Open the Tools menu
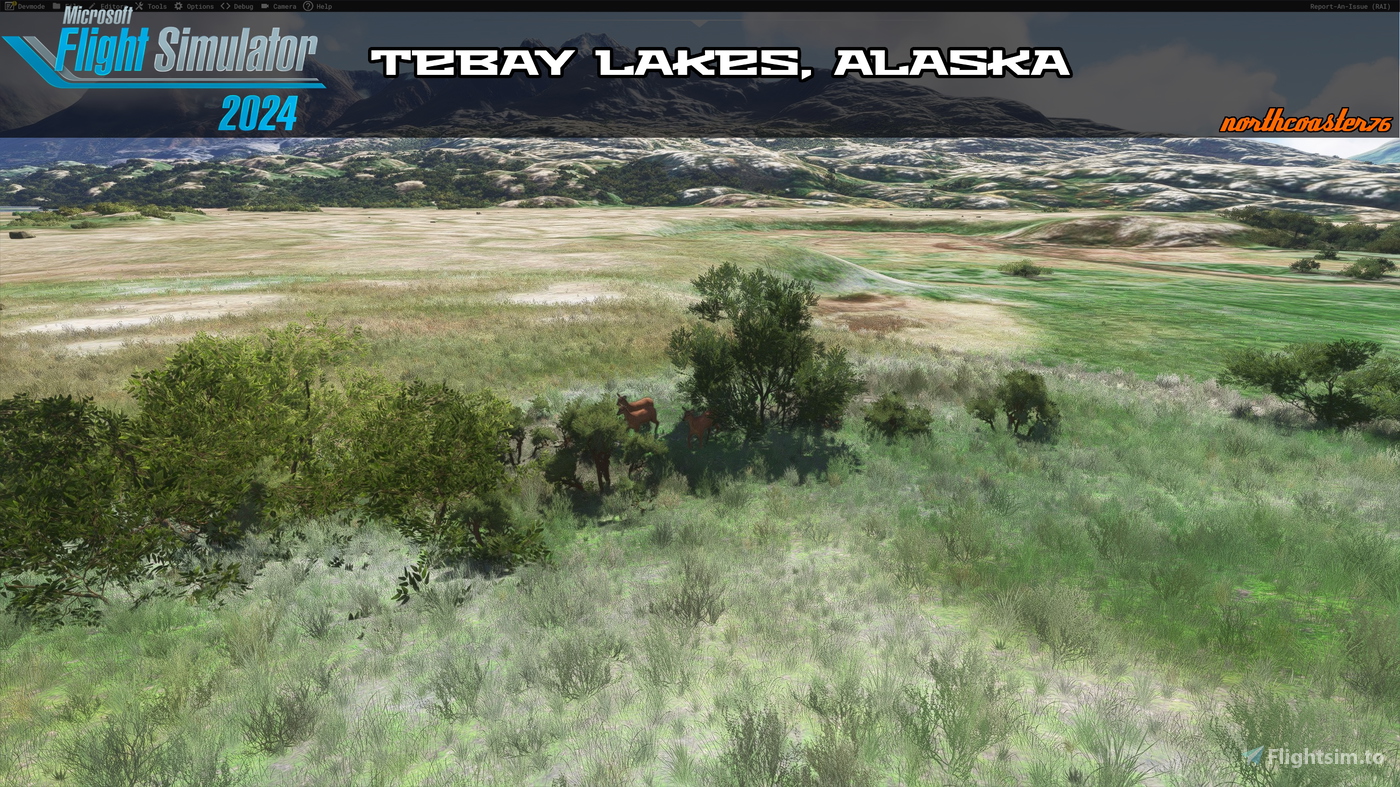1400x787 pixels. [157, 5]
